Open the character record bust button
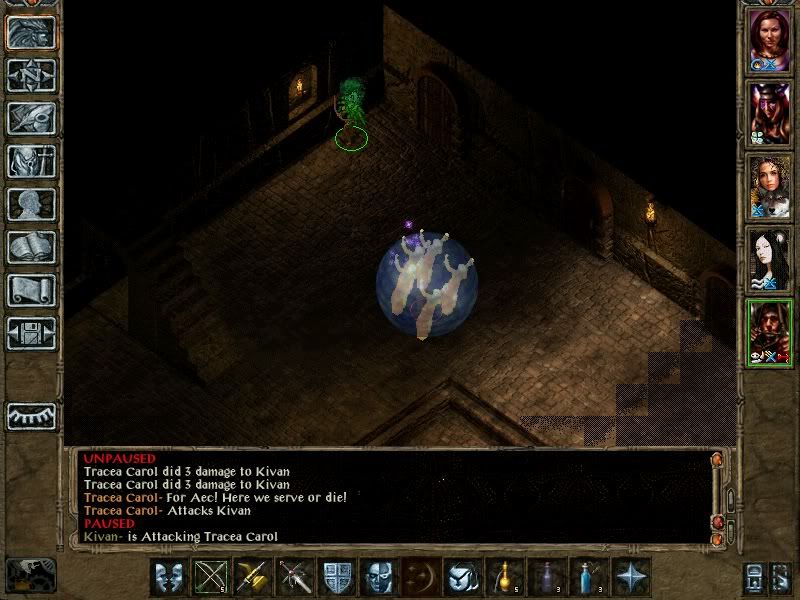The image size is (800, 600). 31,204
